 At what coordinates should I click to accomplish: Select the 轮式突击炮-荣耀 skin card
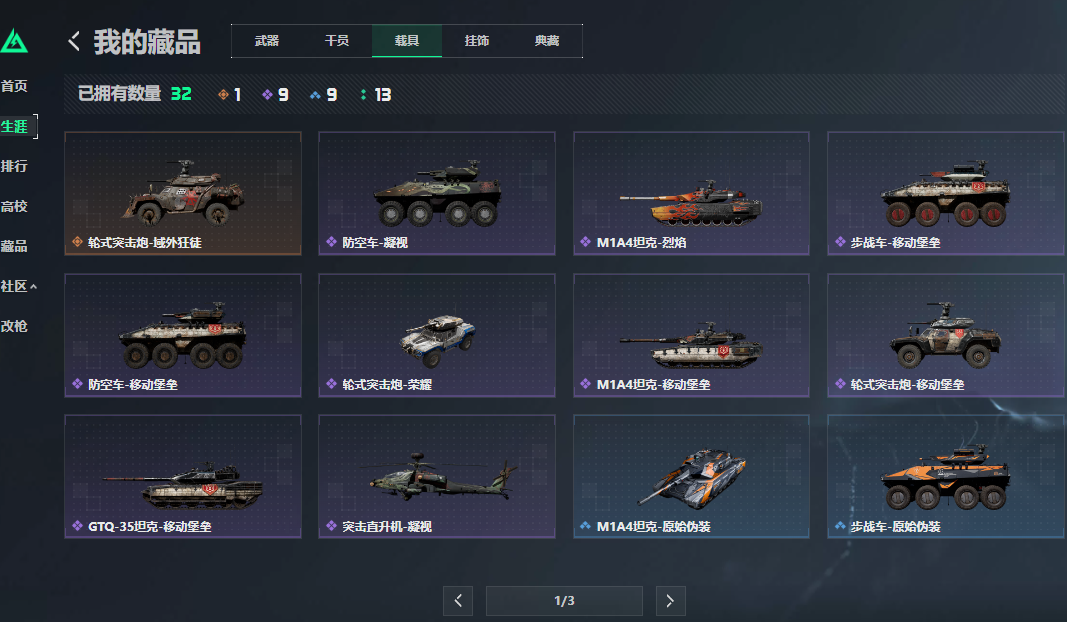437,335
